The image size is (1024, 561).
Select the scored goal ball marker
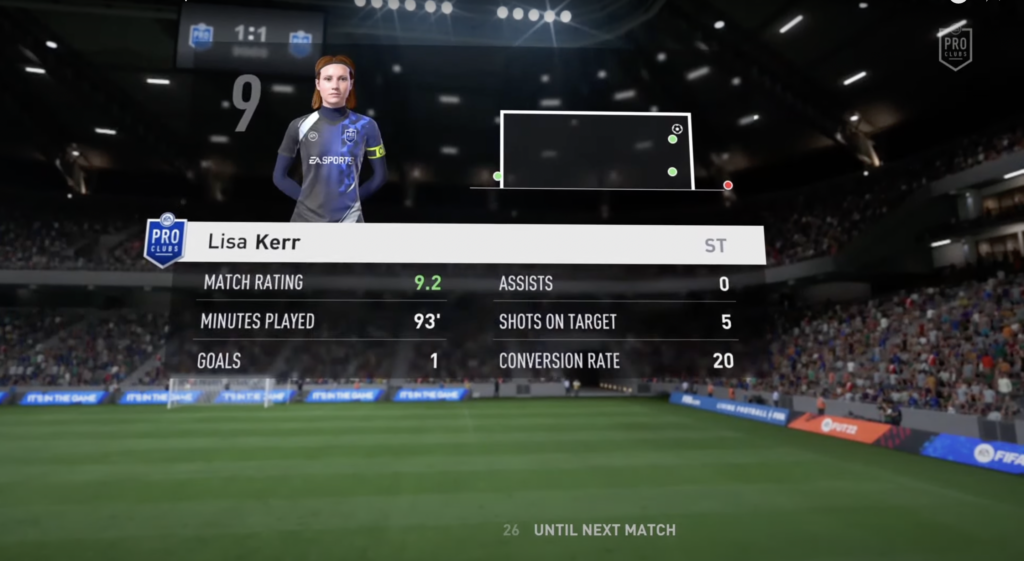677,129
